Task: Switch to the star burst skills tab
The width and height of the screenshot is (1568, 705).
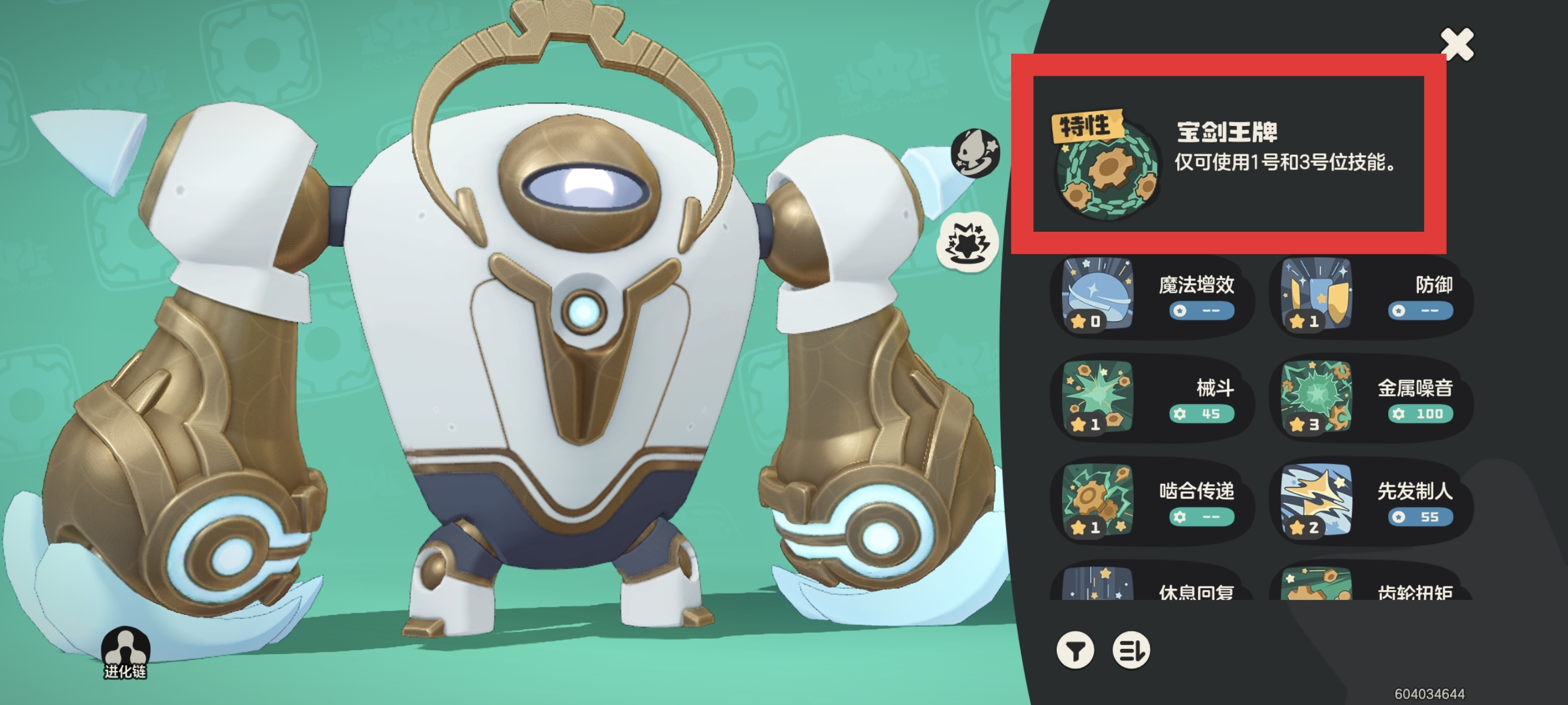Action: [x=967, y=244]
